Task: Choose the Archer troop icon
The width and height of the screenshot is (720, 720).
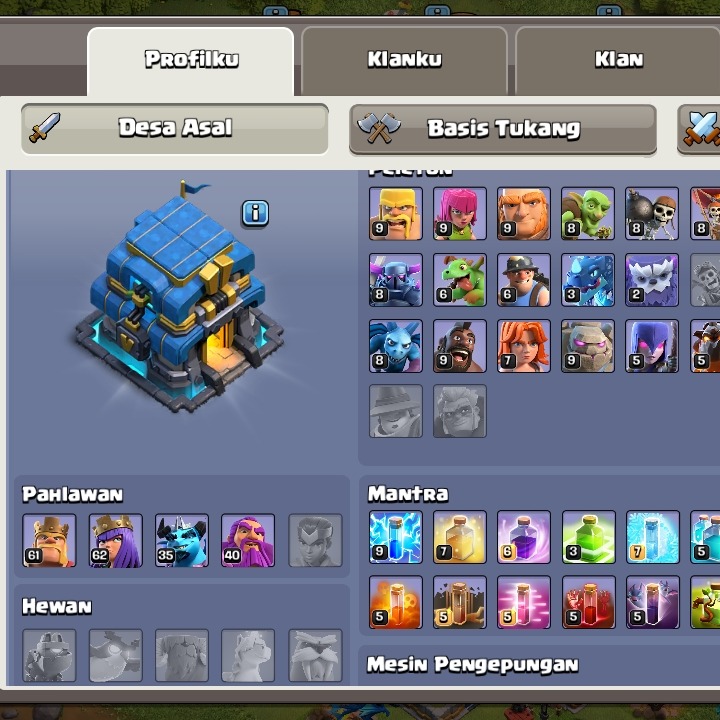Action: tap(460, 213)
